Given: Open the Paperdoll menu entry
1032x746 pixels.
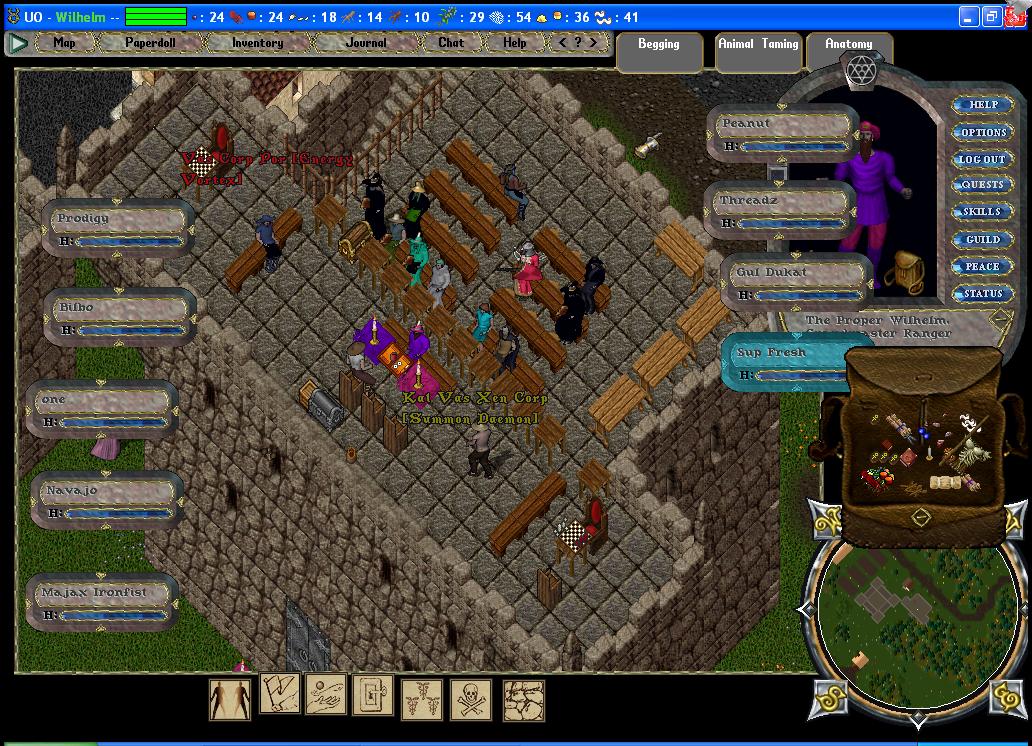Looking at the screenshot, I should coord(149,43).
